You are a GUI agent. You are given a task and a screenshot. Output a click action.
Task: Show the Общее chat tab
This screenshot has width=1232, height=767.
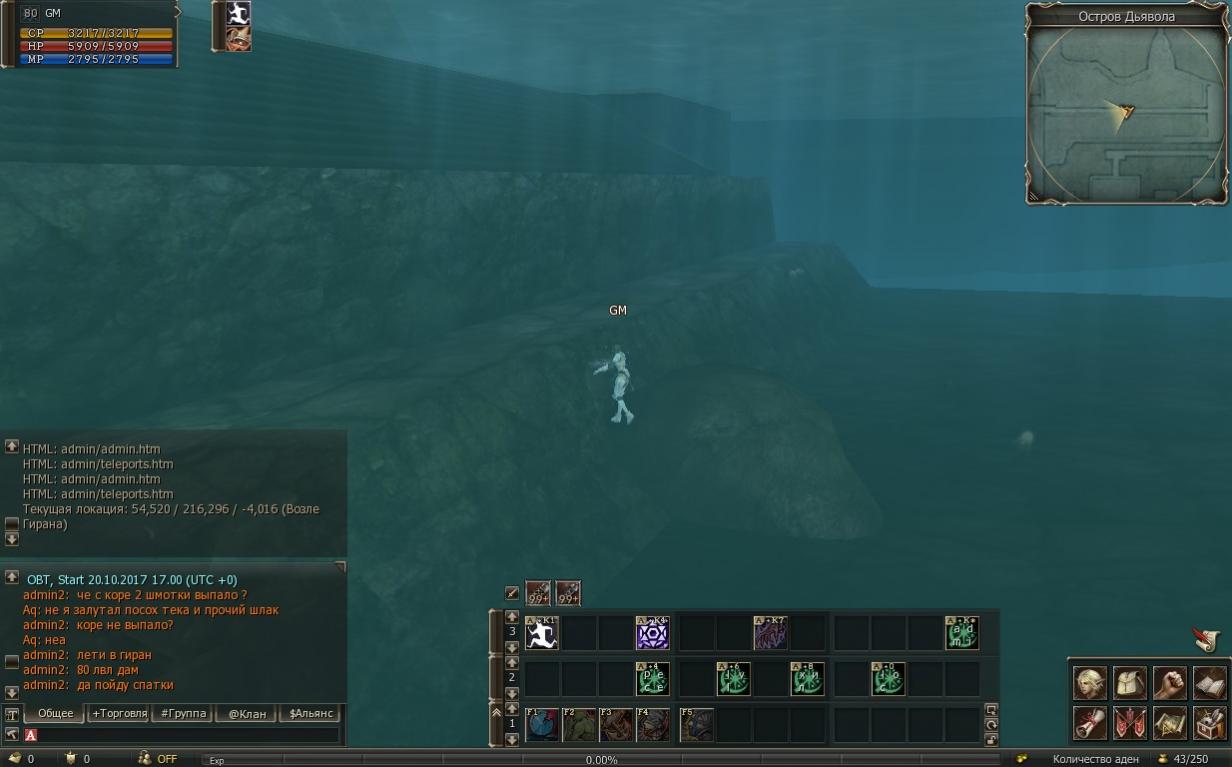(55, 713)
